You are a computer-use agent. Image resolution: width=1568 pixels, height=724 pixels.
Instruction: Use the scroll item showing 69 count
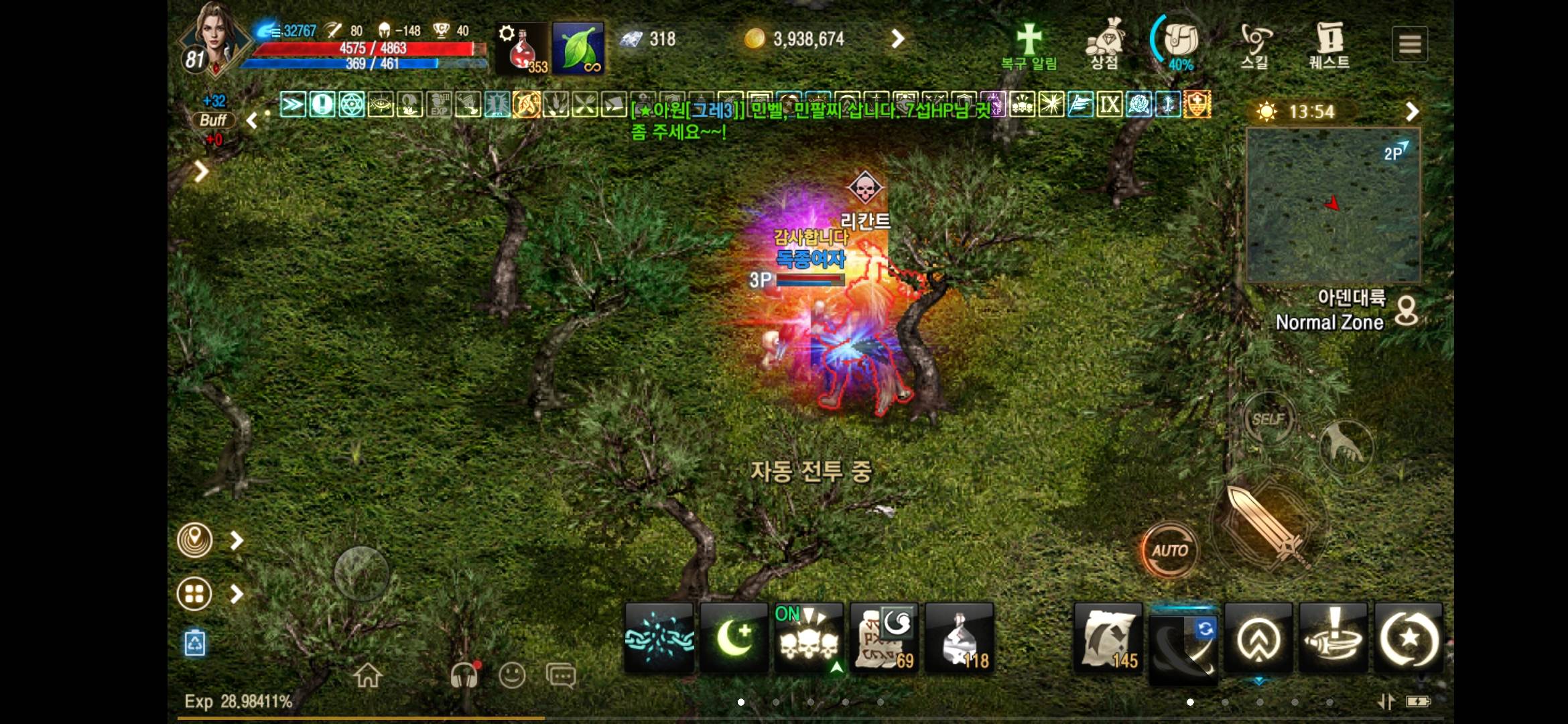pos(885,637)
